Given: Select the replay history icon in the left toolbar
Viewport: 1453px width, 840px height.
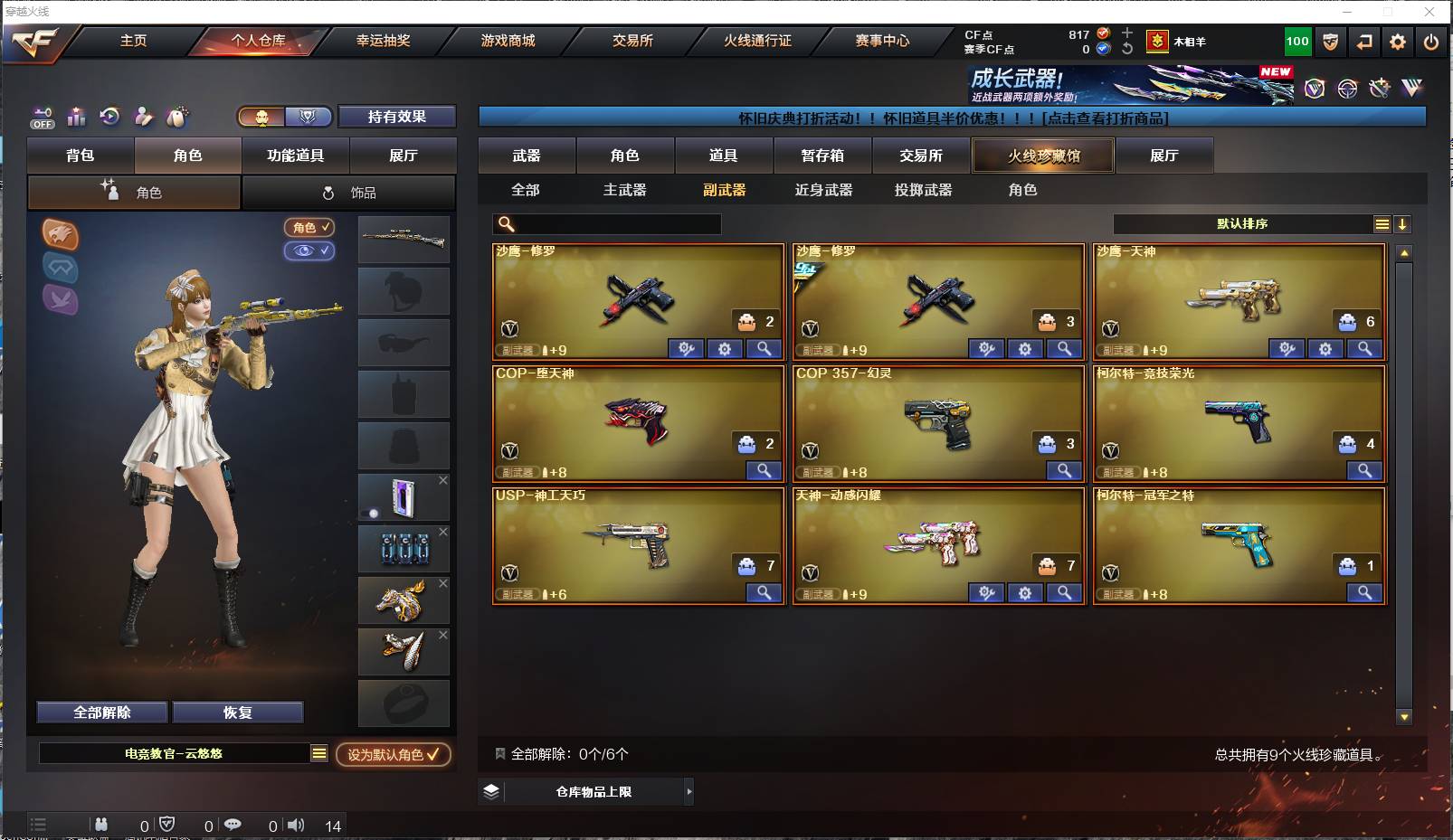Looking at the screenshot, I should click(x=110, y=118).
